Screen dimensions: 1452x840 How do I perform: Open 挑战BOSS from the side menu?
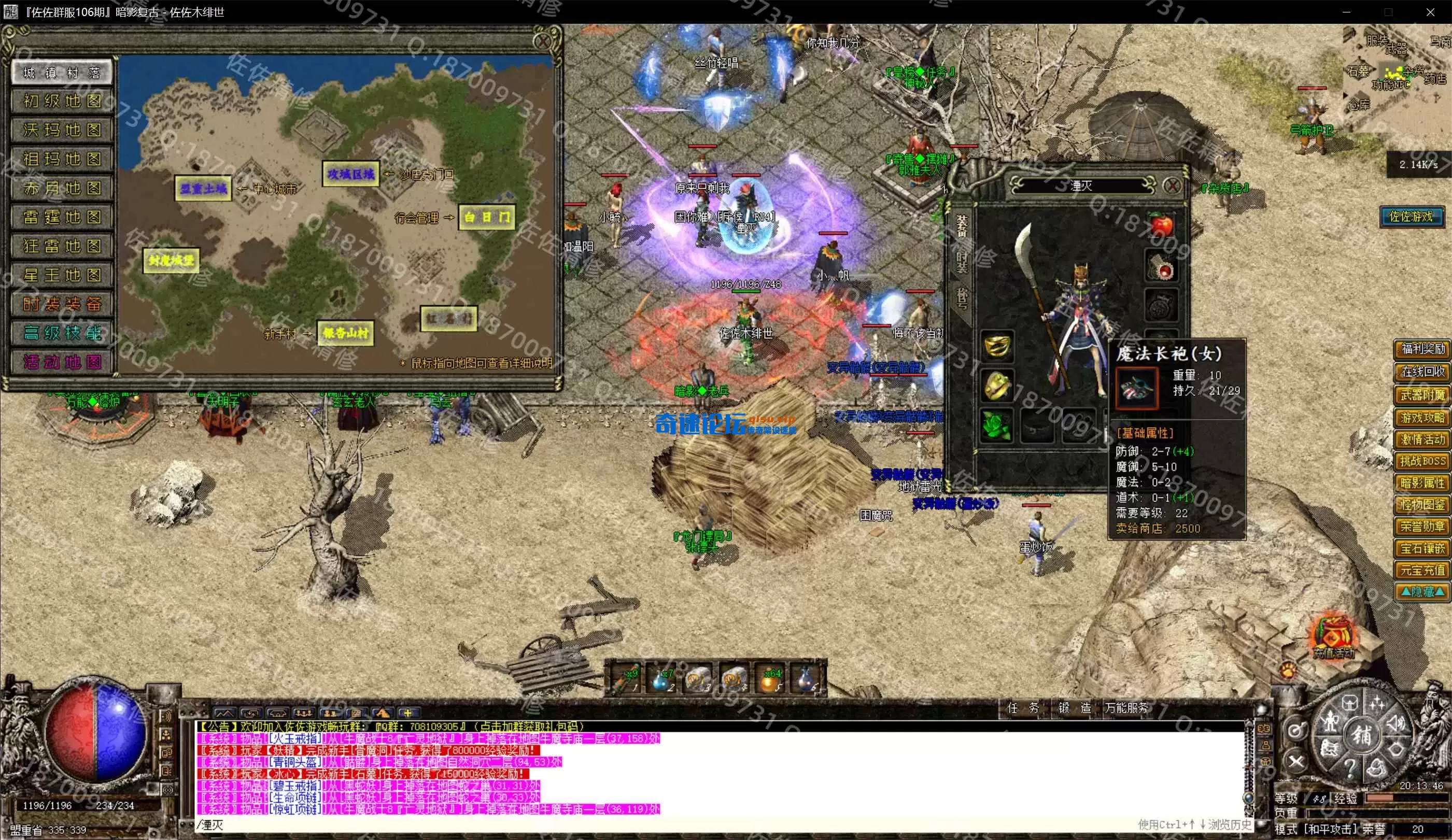(1421, 461)
